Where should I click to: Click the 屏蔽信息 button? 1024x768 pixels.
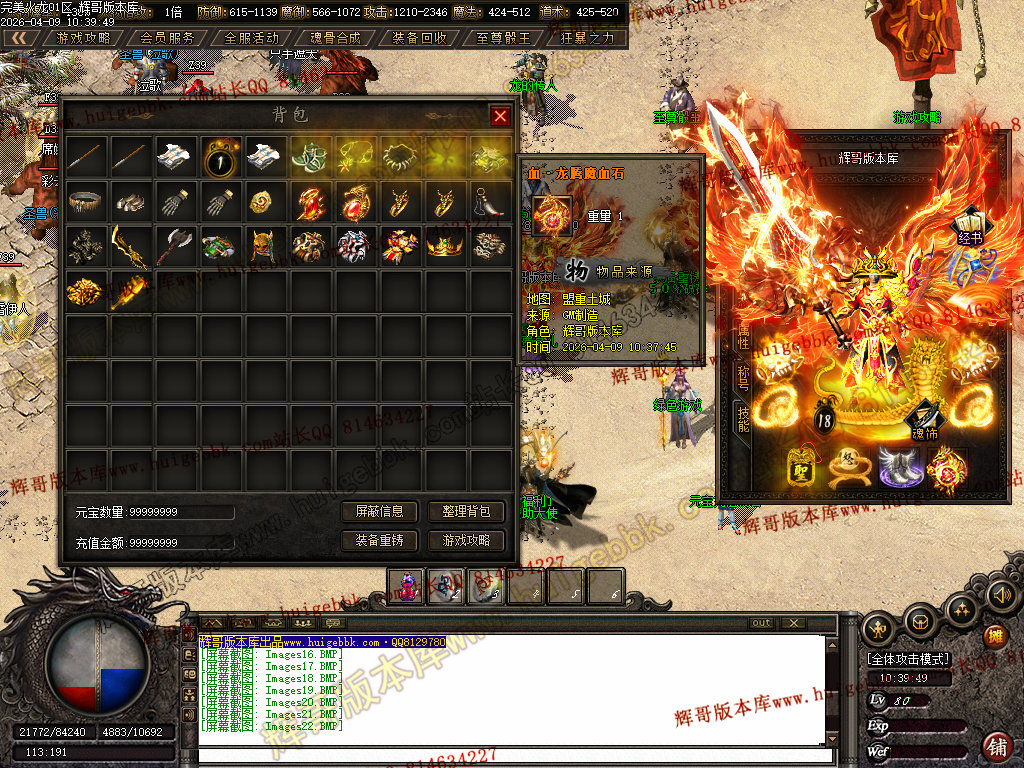379,511
